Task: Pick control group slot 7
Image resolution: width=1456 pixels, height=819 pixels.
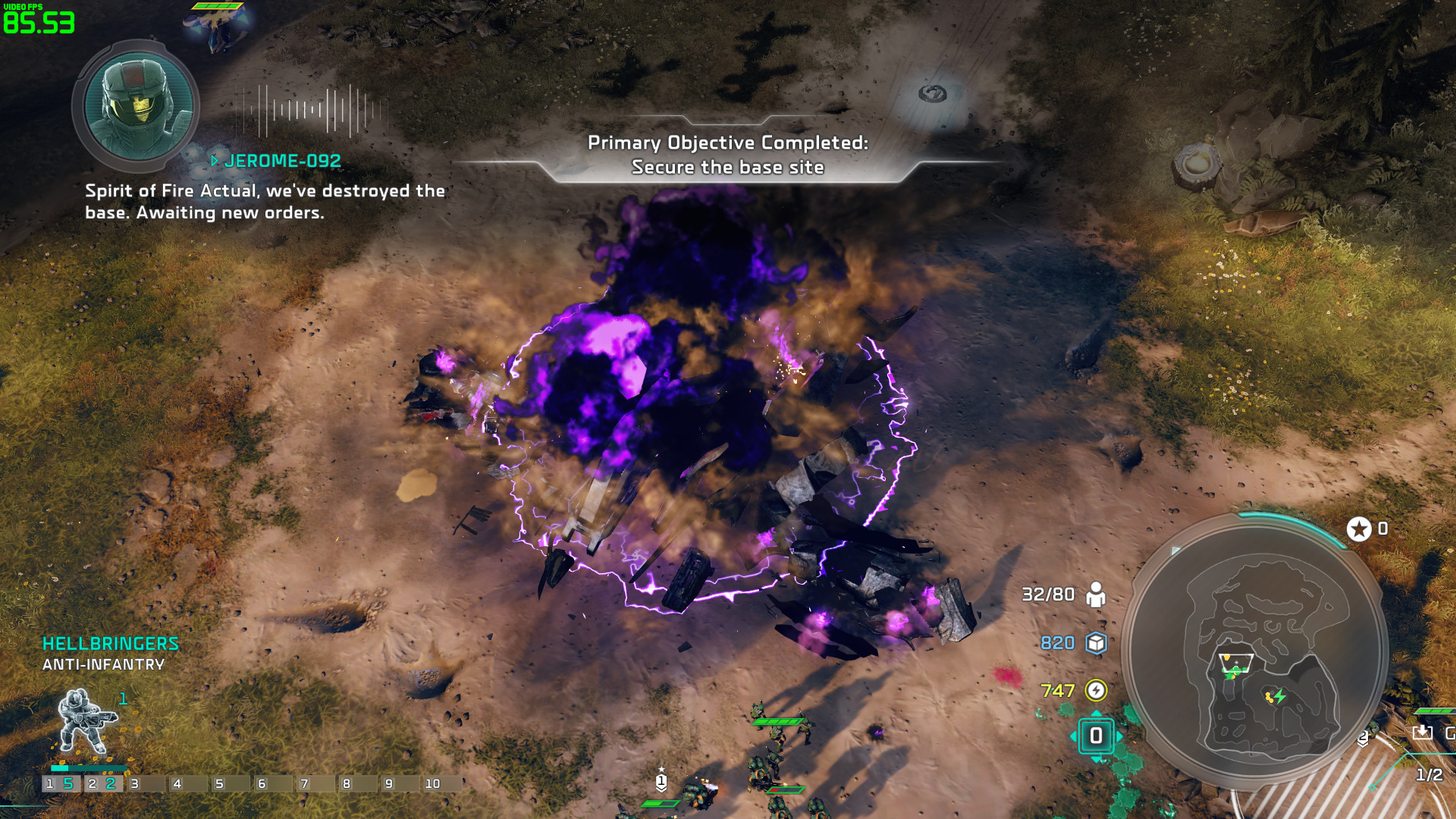Action: 315,783
